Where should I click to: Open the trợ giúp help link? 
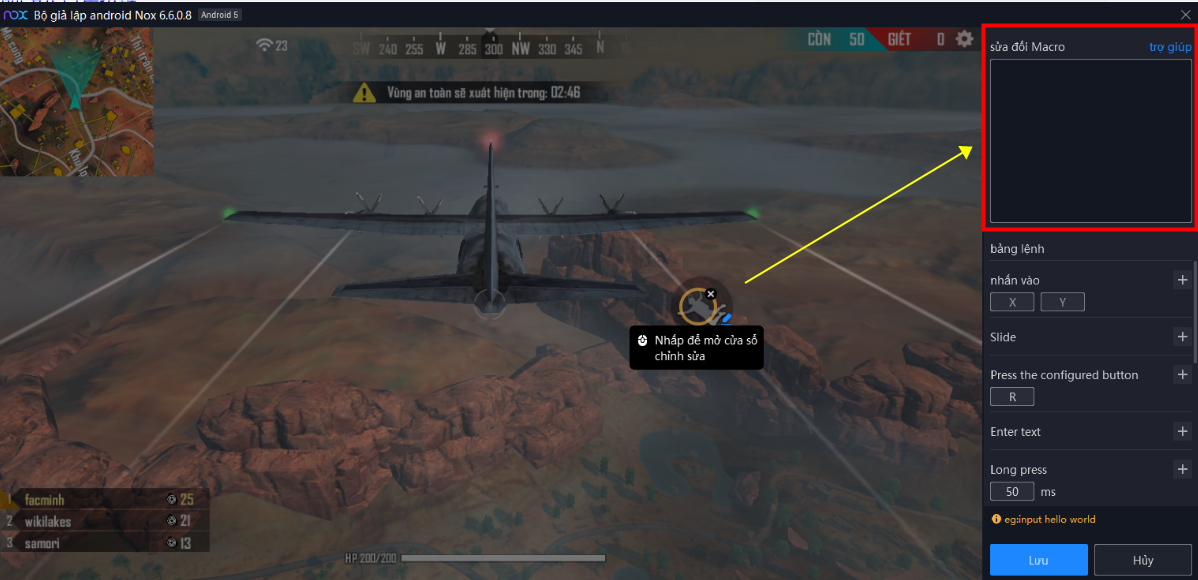tap(1169, 47)
